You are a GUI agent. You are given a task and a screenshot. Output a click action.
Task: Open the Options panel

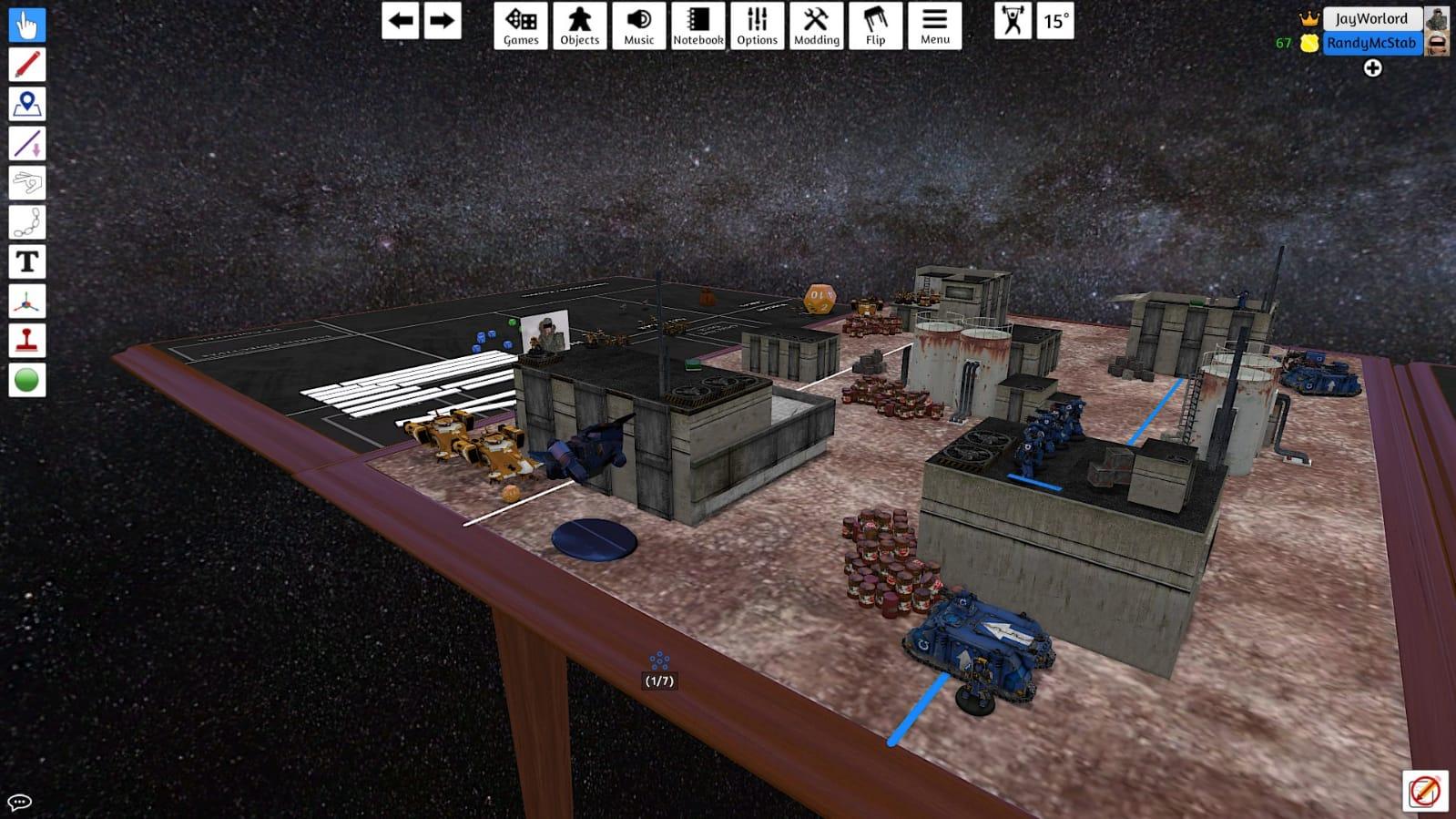tap(756, 25)
